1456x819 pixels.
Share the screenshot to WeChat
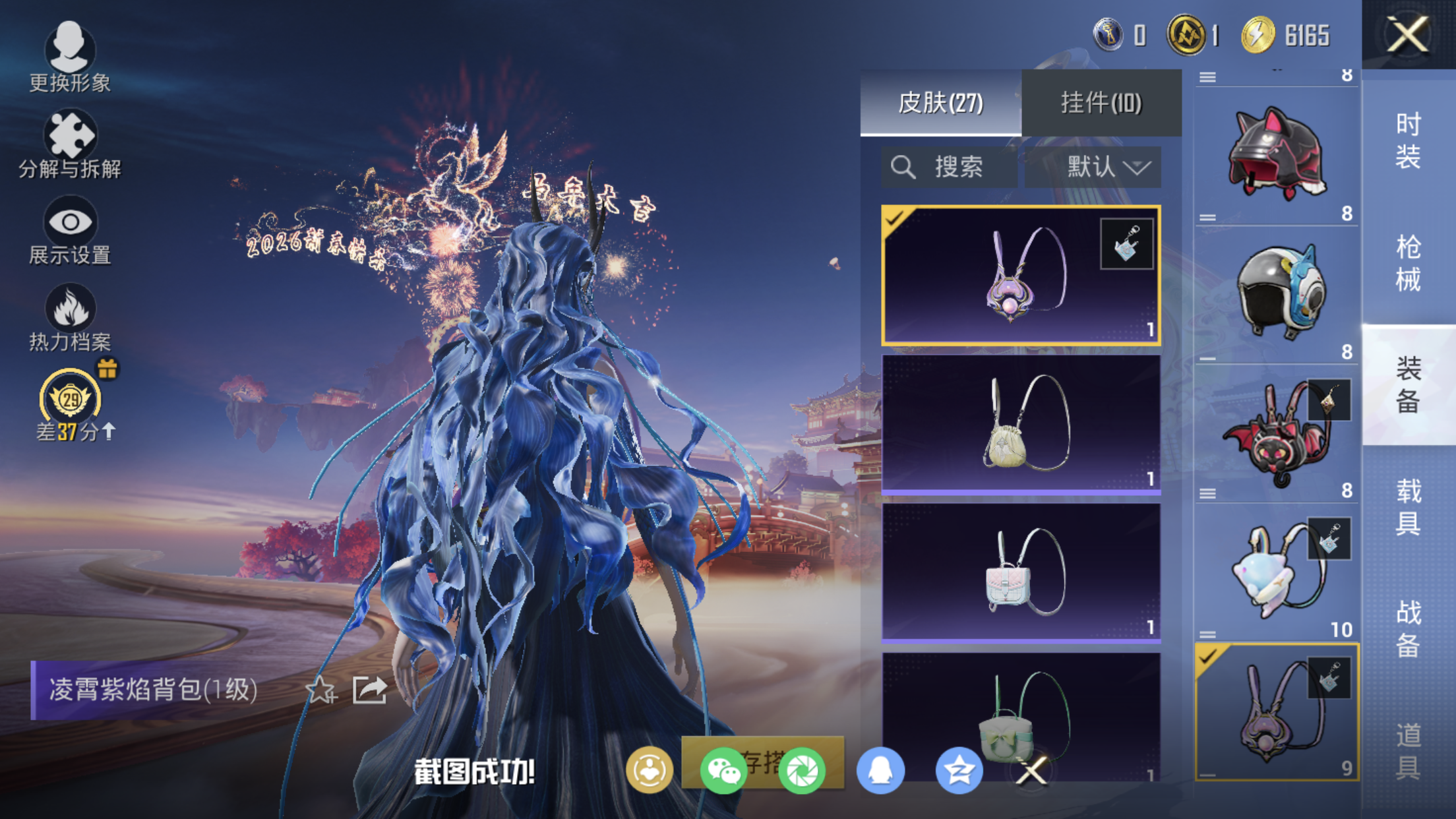(x=723, y=770)
